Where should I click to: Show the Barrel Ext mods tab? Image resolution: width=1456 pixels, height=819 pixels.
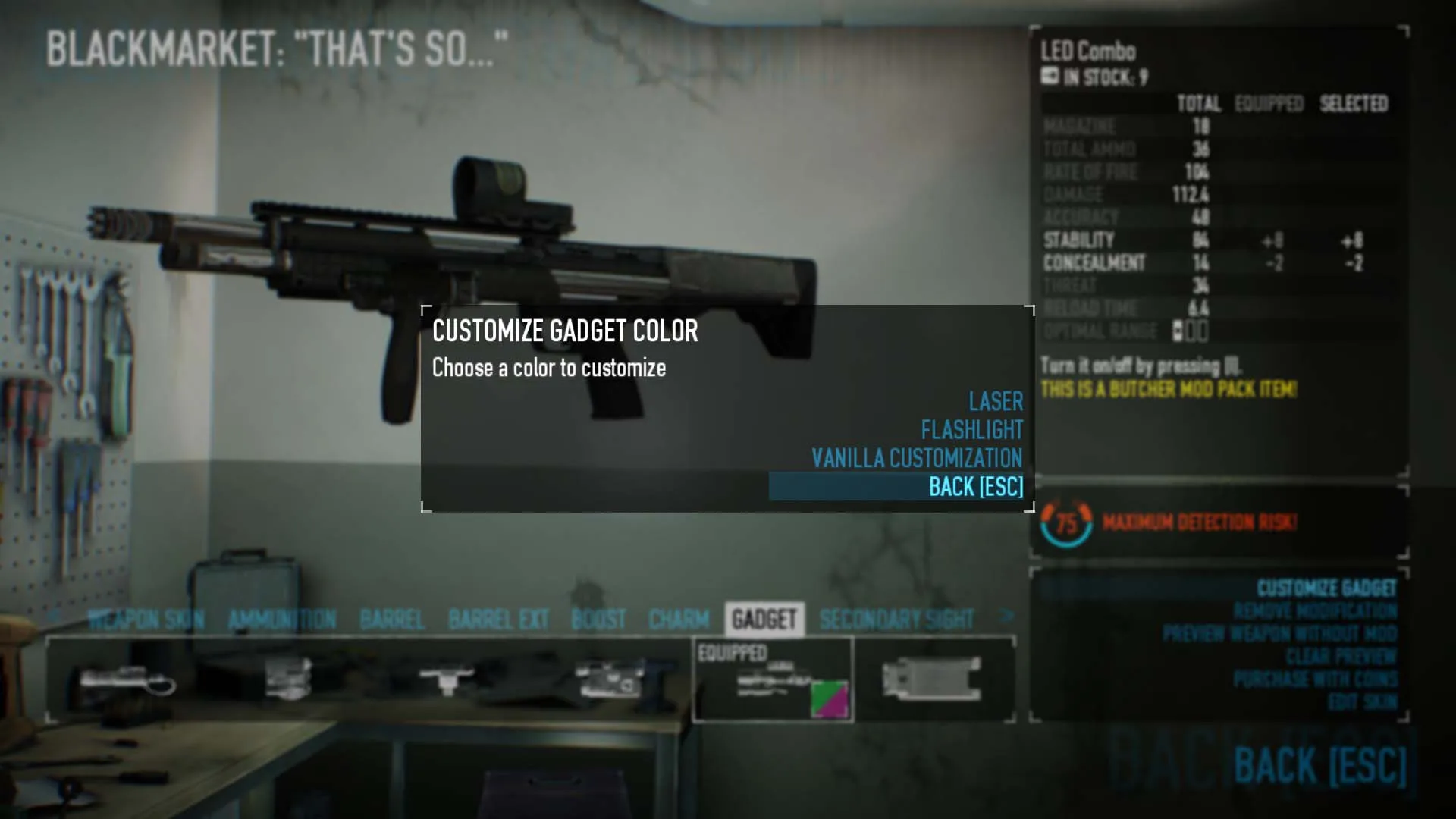[x=498, y=620]
